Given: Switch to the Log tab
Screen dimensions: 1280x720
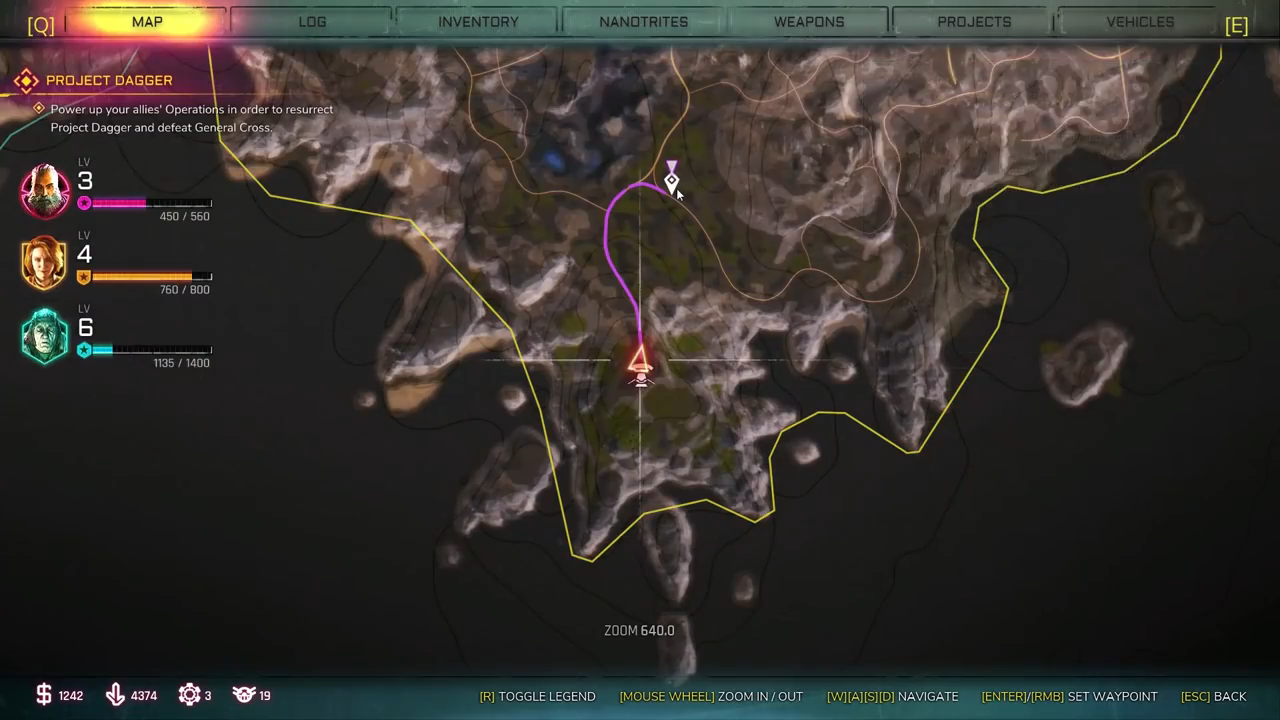Looking at the screenshot, I should pos(312,22).
